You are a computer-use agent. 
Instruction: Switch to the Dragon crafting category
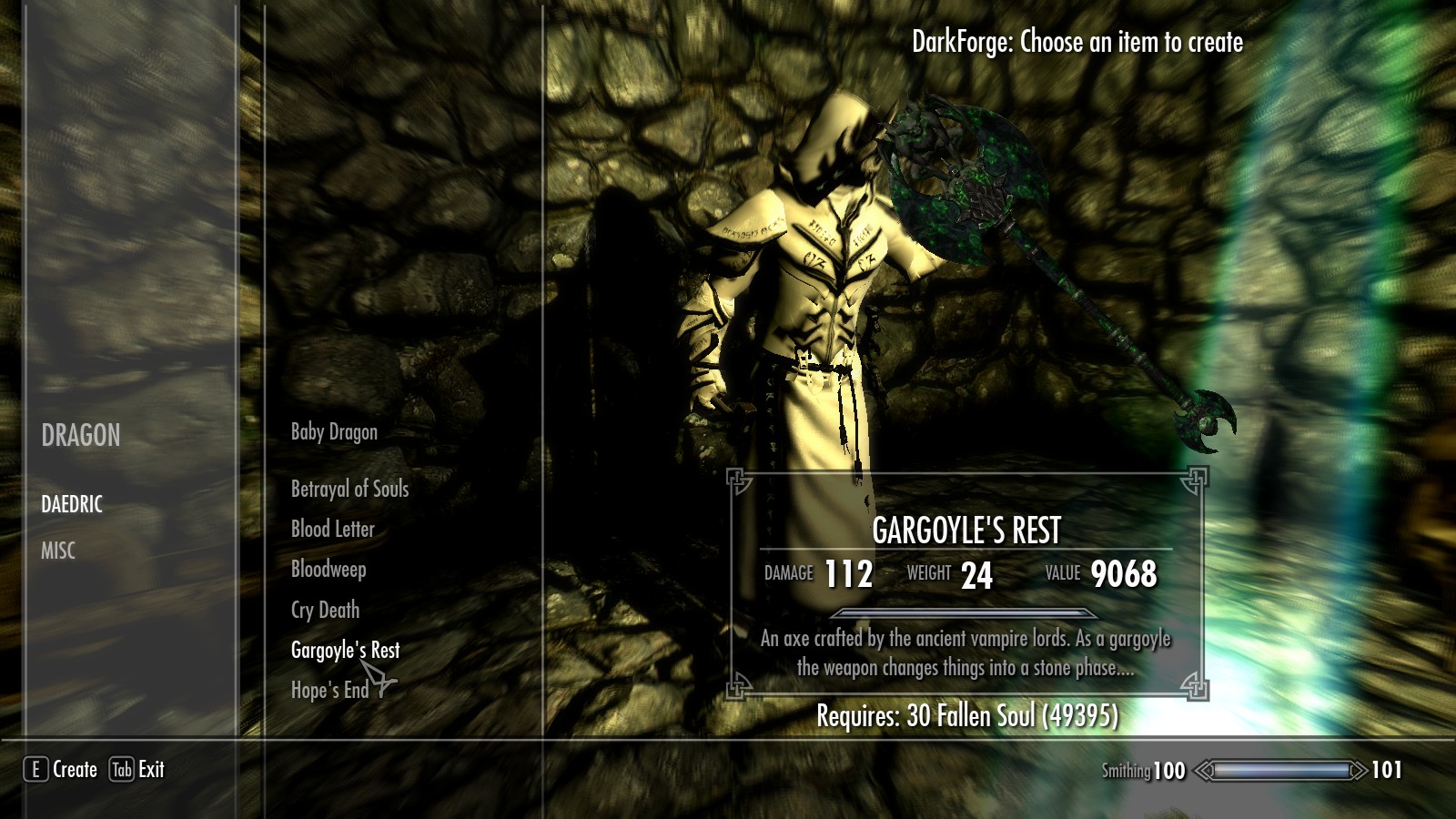(80, 436)
